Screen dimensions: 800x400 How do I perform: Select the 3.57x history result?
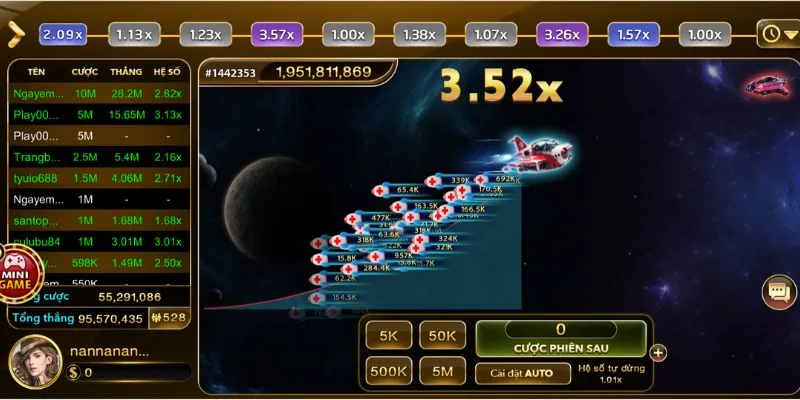click(x=275, y=34)
